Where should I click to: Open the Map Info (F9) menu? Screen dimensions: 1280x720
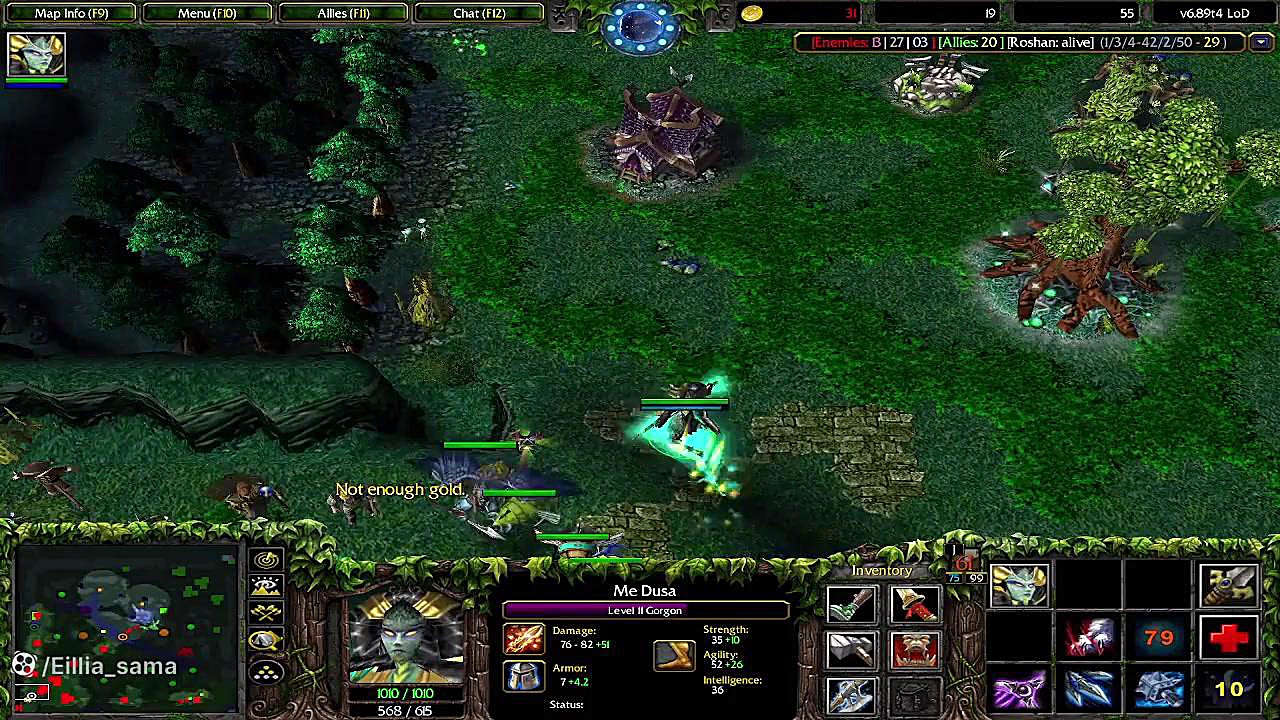71,13
